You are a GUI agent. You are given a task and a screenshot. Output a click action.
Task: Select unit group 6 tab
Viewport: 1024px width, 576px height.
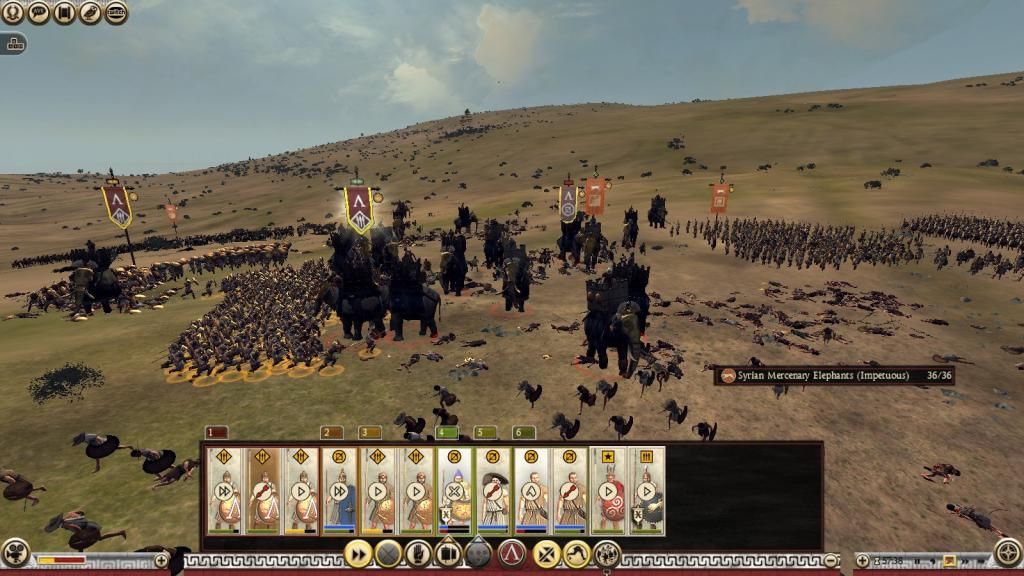tap(524, 433)
